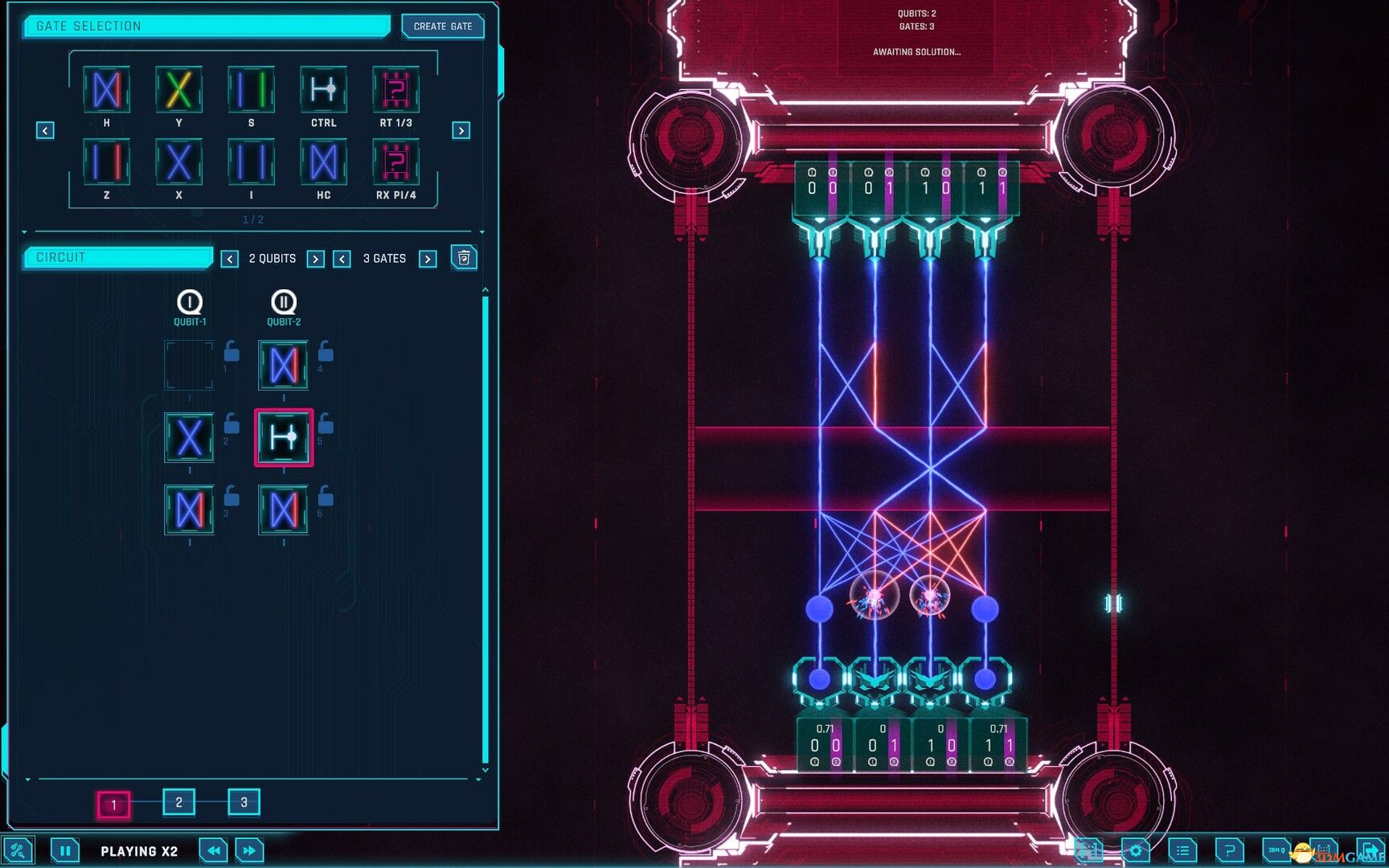1389x868 pixels.
Task: Click the right arrow to see gate page 2
Action: [x=461, y=129]
